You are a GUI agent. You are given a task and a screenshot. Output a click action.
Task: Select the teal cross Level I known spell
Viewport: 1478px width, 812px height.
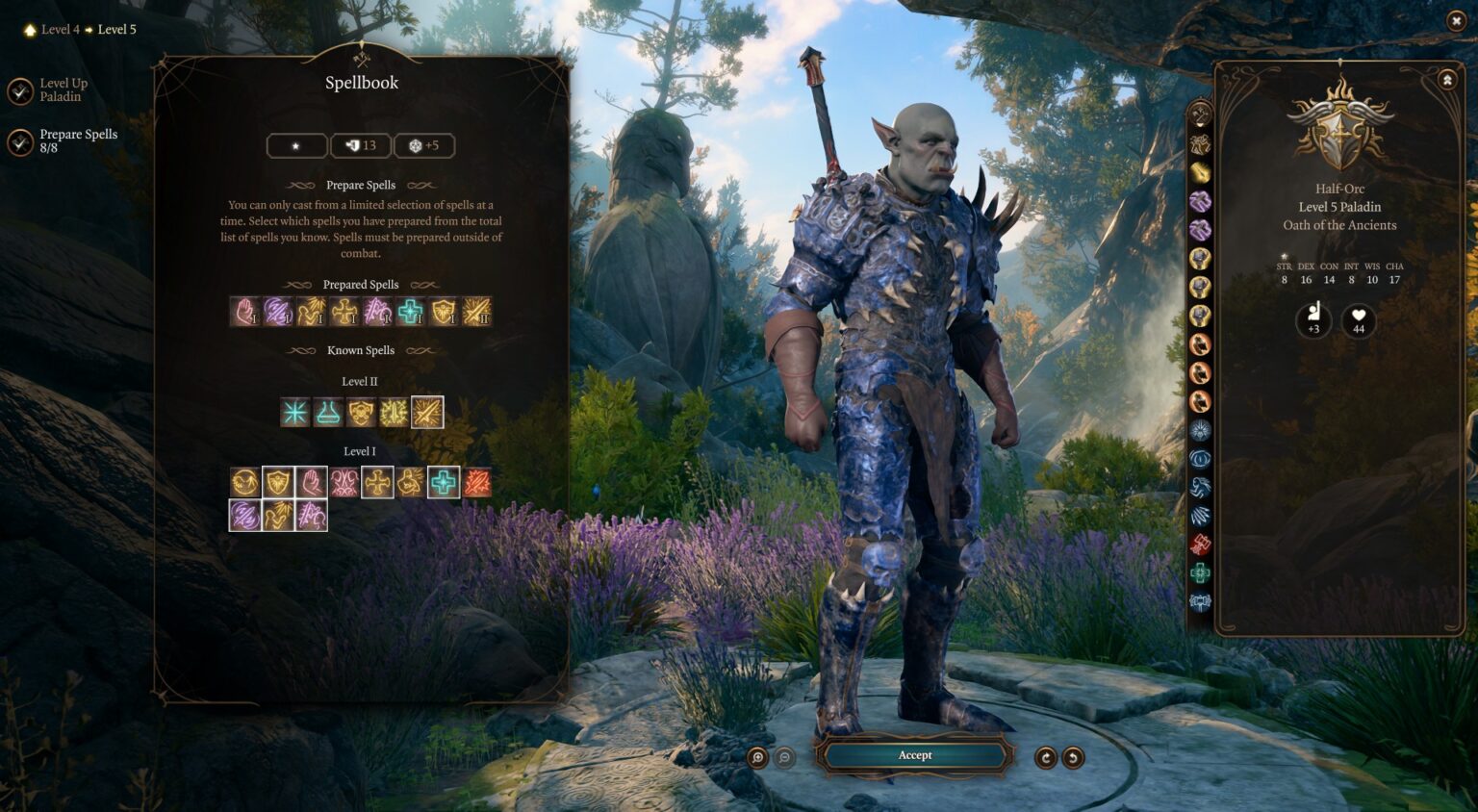point(444,482)
